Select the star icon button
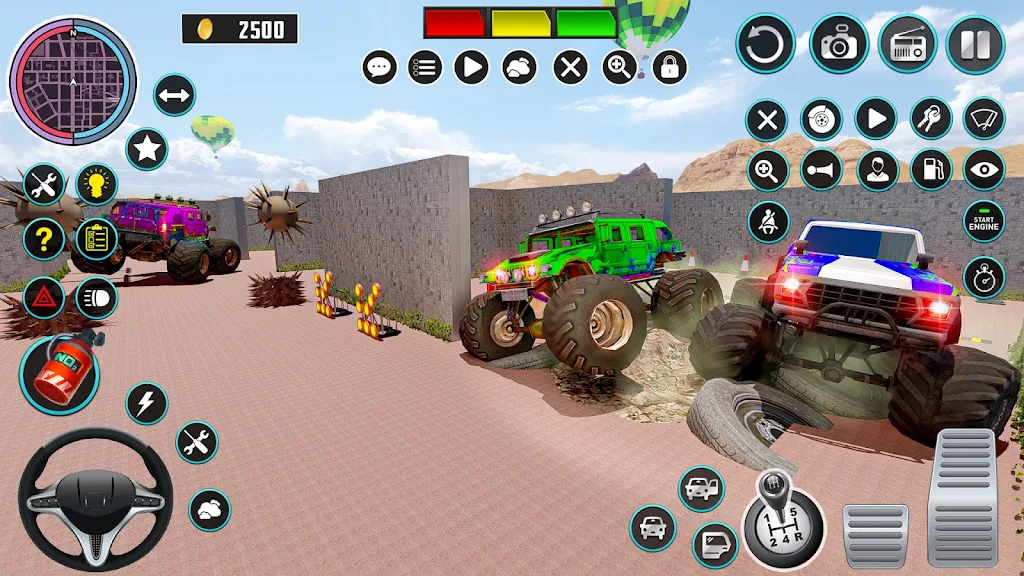This screenshot has width=1024, height=576. click(147, 150)
